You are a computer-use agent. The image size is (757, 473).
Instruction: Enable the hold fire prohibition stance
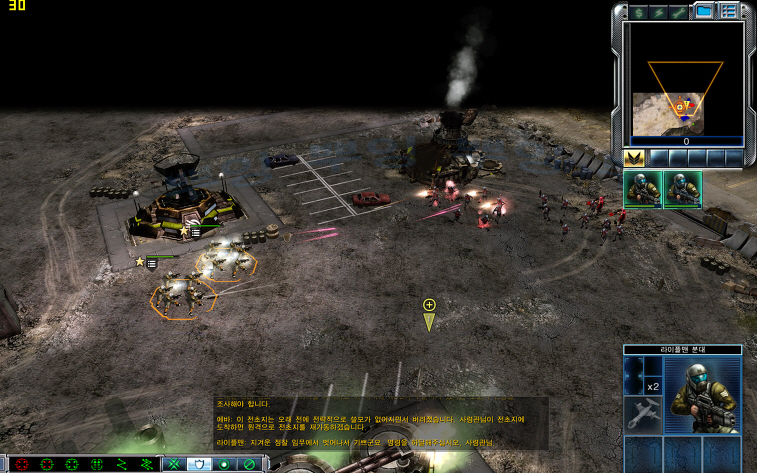[249, 464]
